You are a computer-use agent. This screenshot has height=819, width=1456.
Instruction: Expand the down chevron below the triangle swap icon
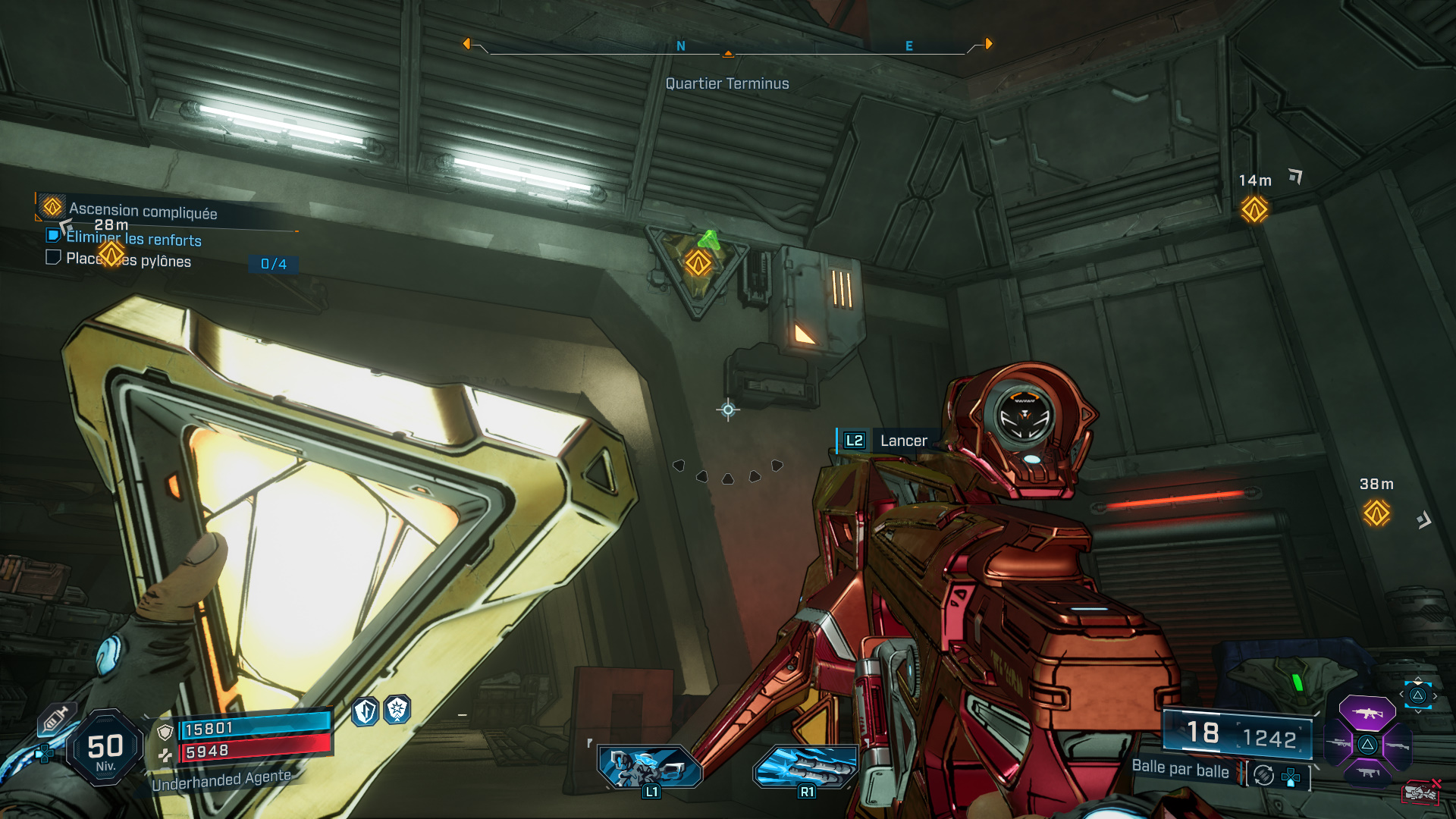point(1417,711)
